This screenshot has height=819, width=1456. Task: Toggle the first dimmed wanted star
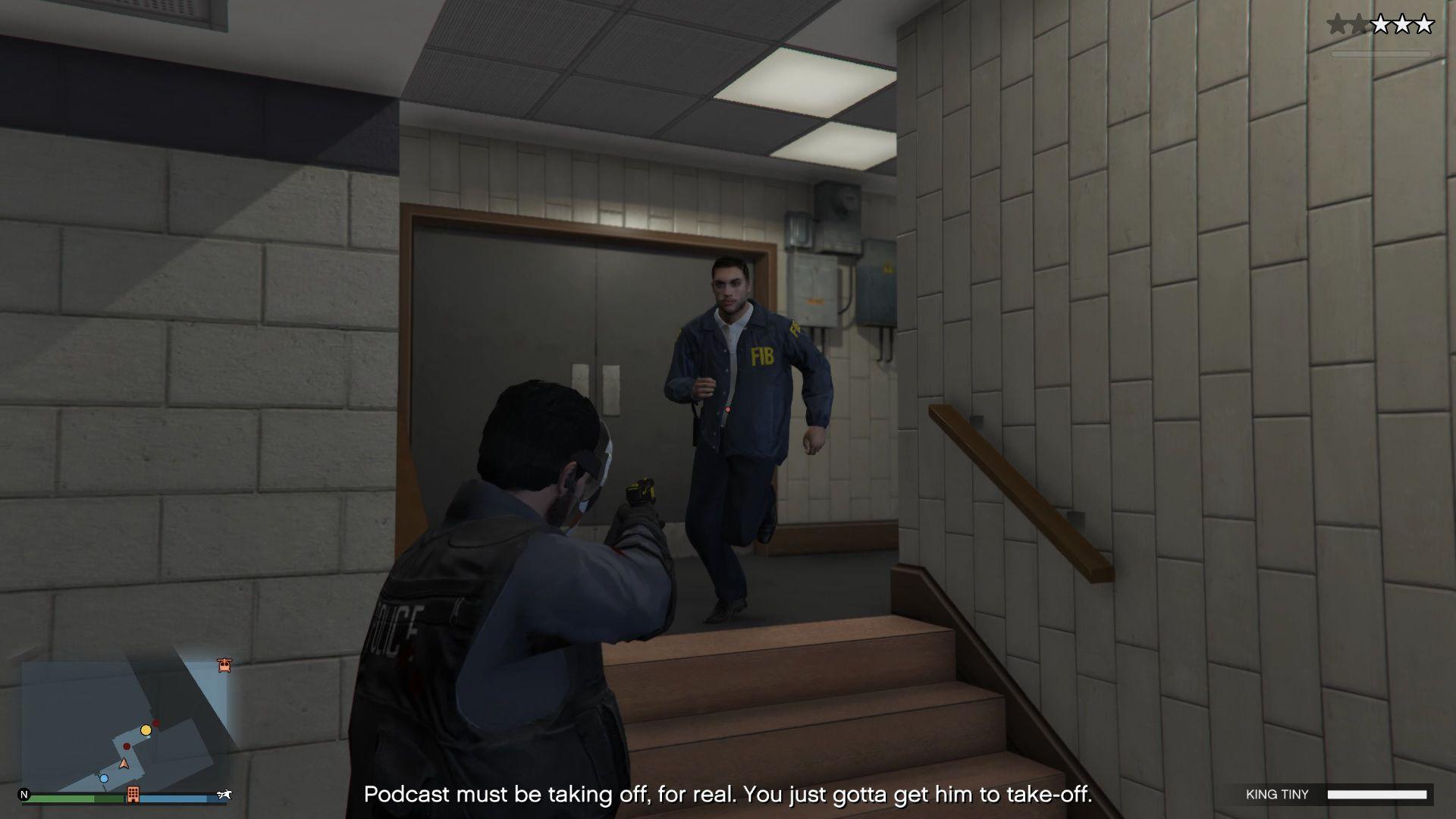[1337, 24]
